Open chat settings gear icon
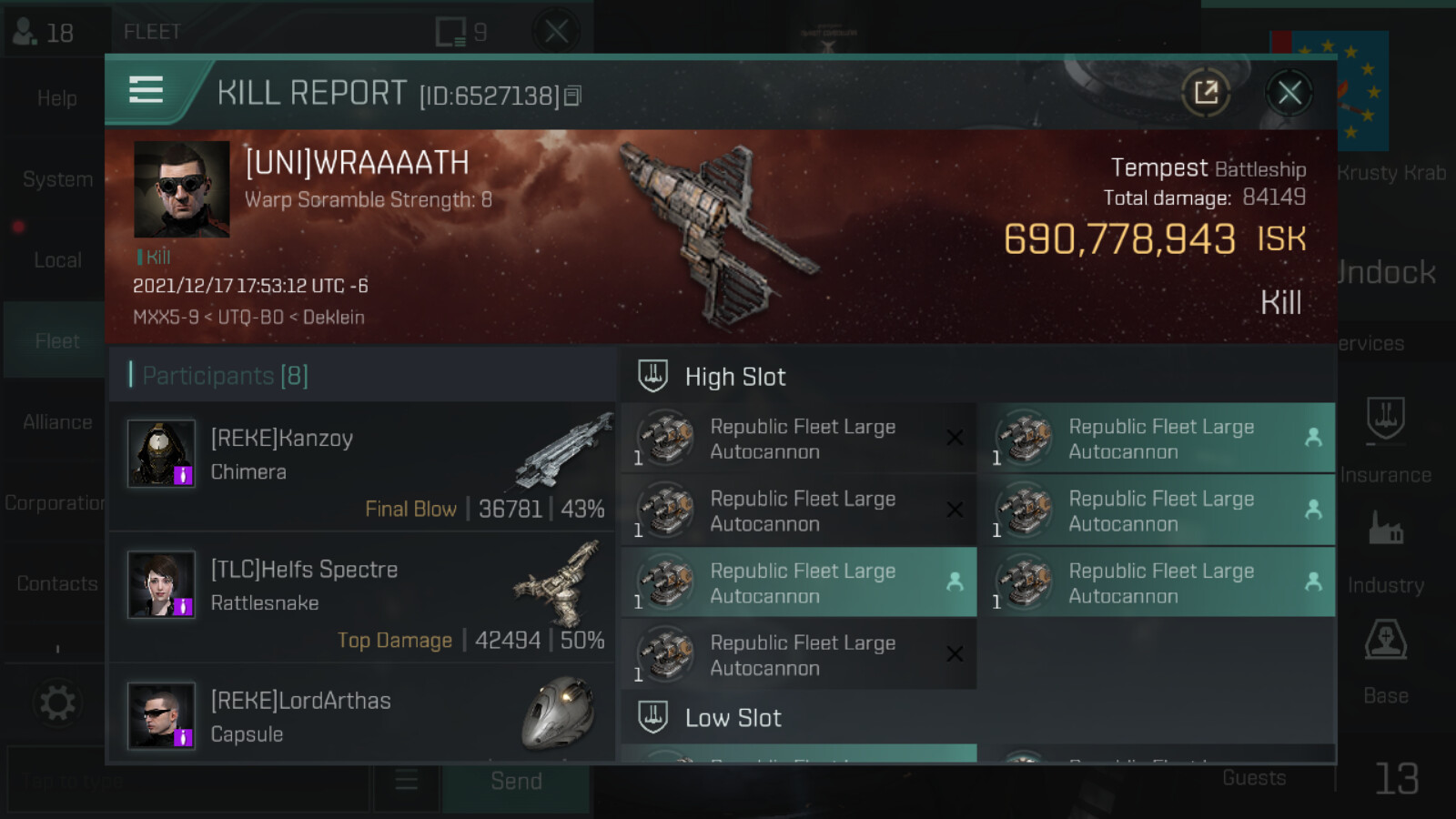 (x=57, y=703)
